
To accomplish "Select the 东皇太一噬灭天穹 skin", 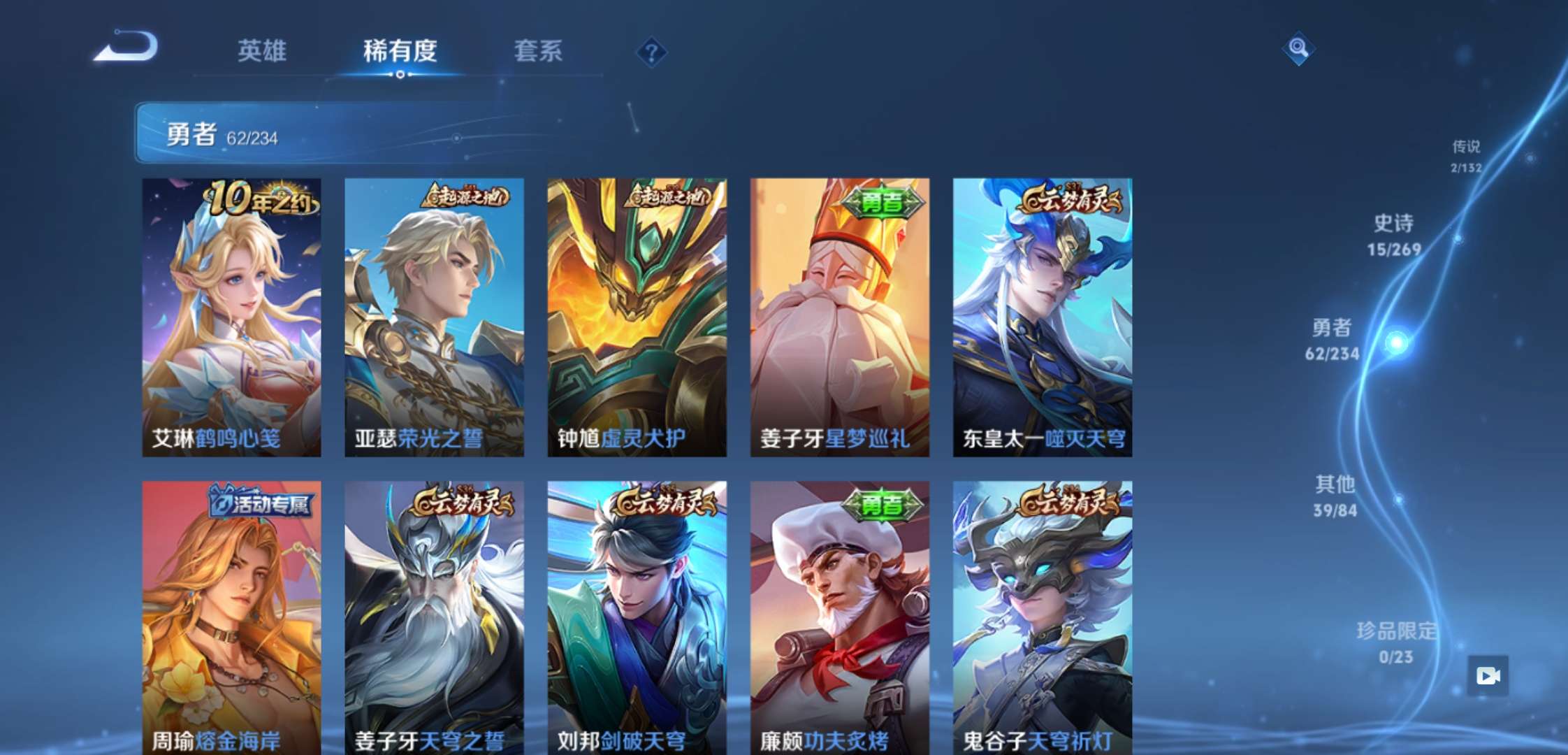I will tap(1042, 315).
